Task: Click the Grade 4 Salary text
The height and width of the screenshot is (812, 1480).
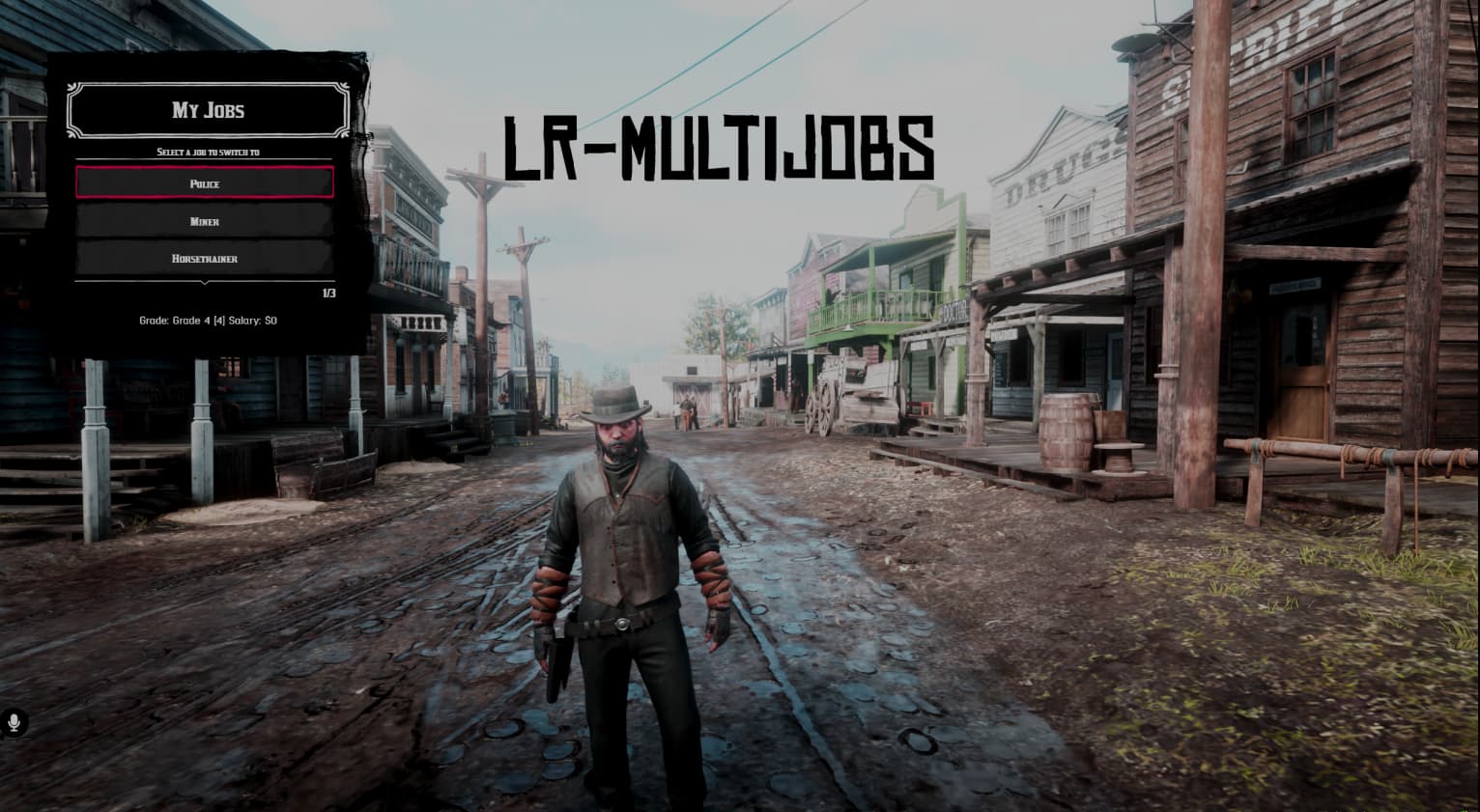Action: point(206,320)
